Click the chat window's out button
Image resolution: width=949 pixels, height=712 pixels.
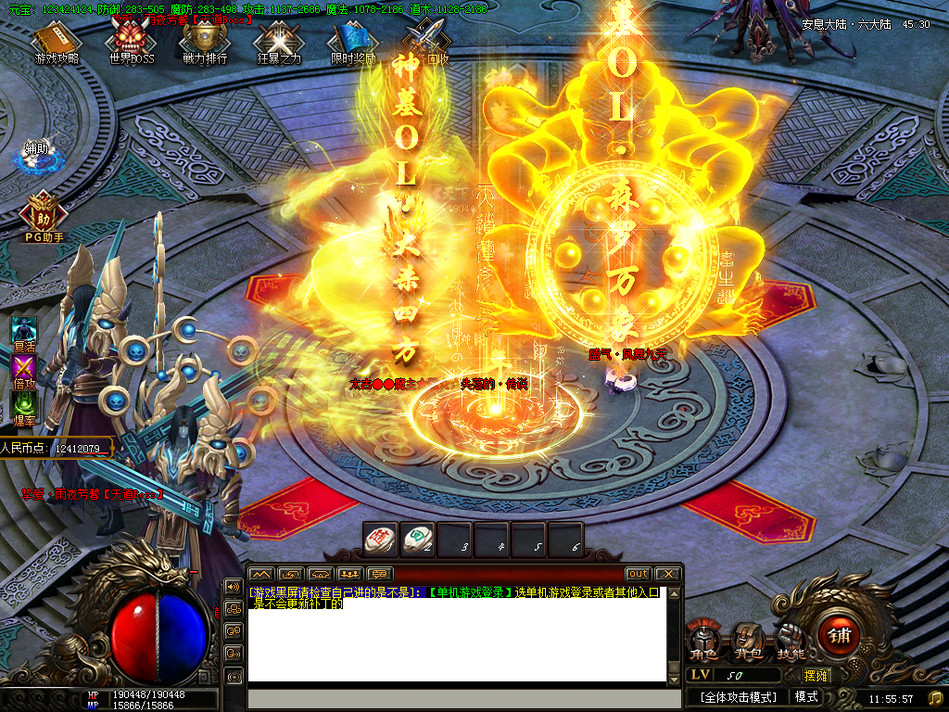coord(637,574)
